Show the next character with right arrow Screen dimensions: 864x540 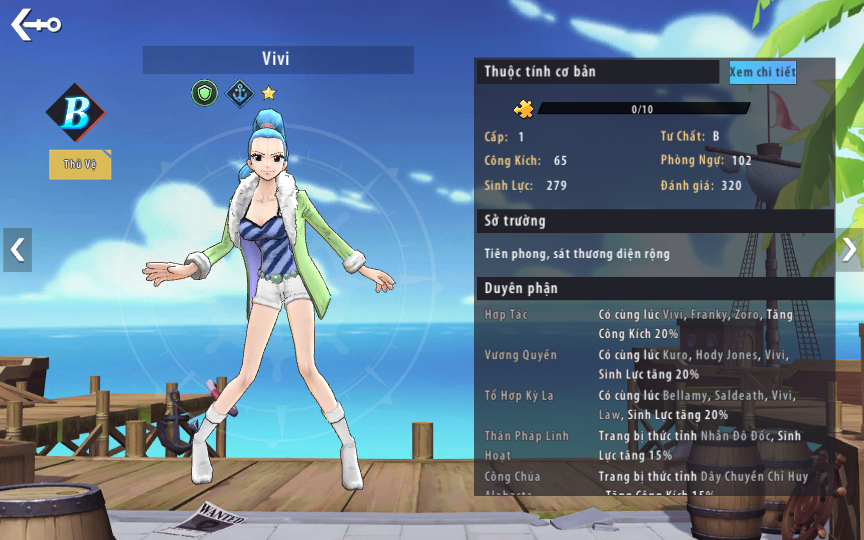(848, 250)
